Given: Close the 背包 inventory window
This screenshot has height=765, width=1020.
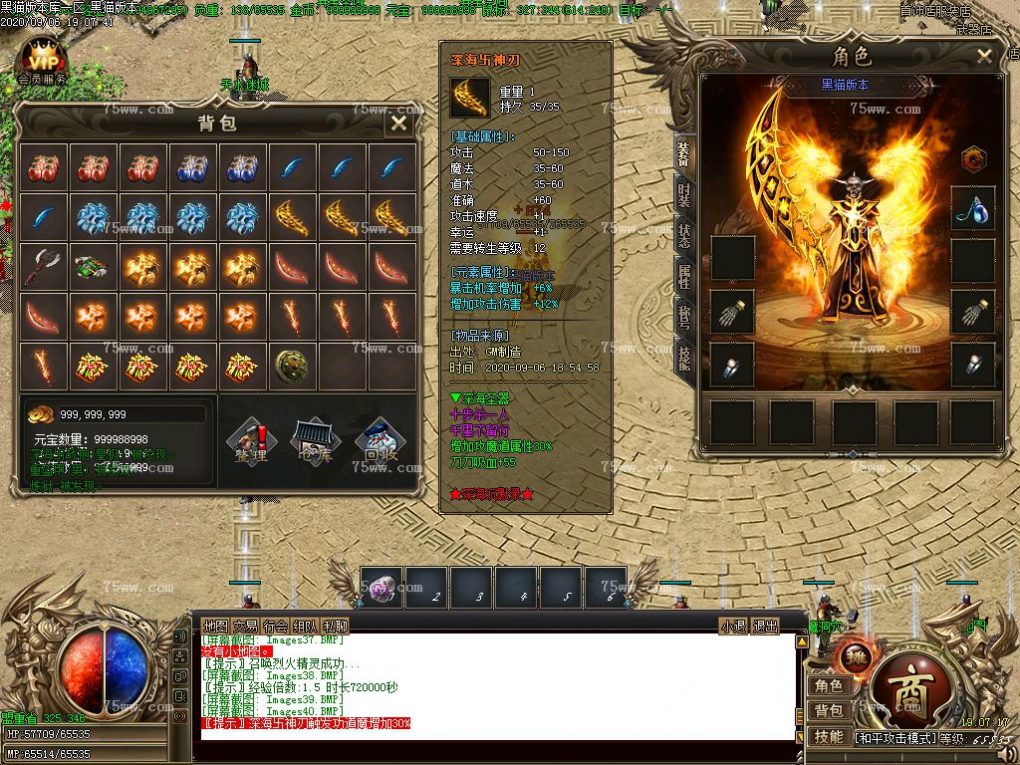Looking at the screenshot, I should coord(398,123).
